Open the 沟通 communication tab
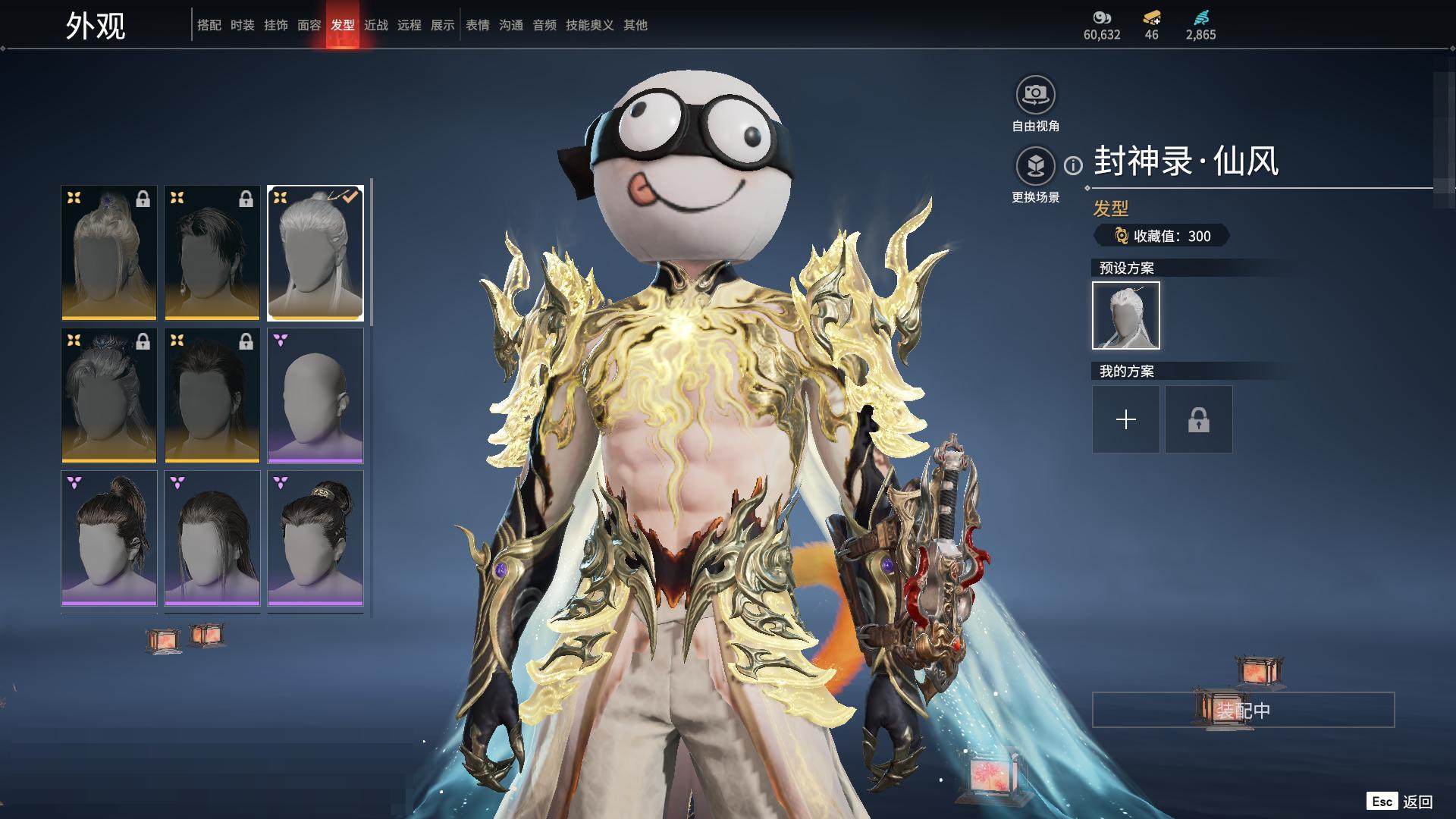1456x819 pixels. [510, 25]
